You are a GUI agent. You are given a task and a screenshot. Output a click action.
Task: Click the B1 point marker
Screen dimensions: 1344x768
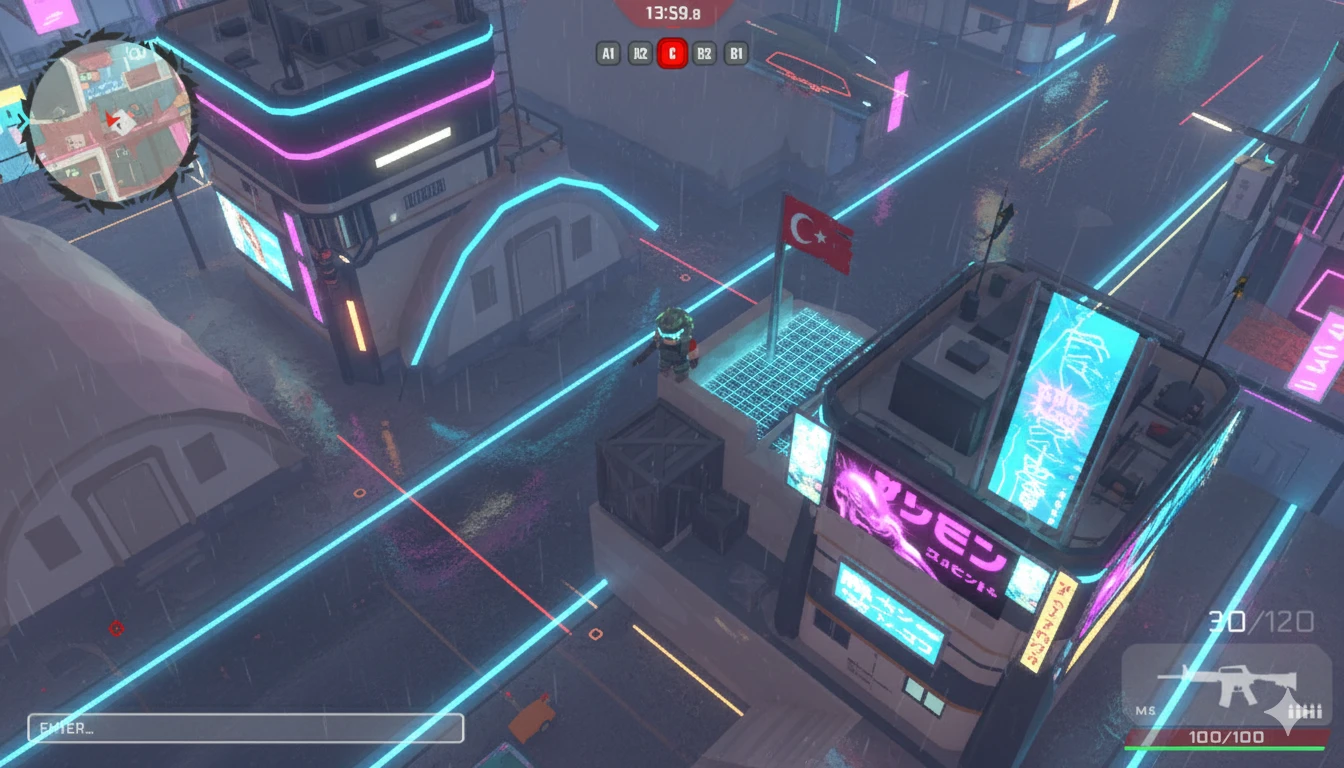coord(736,54)
